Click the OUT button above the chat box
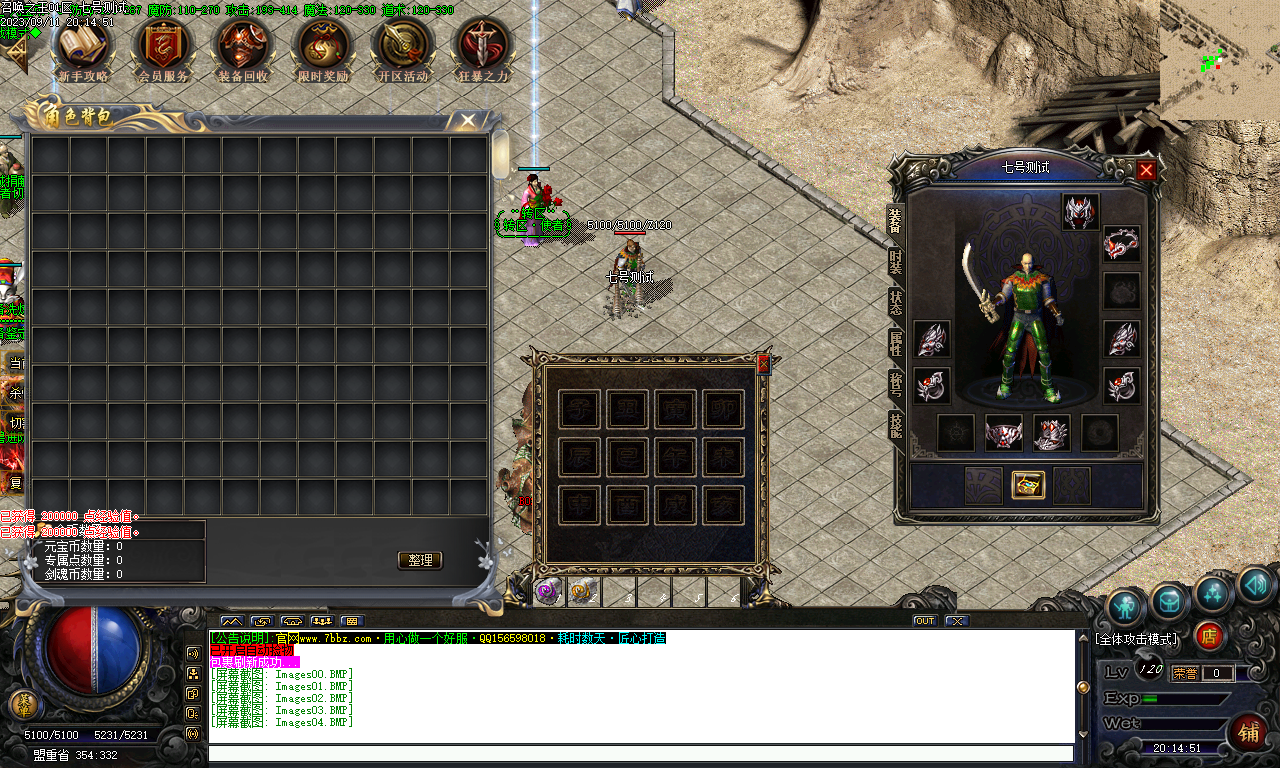The image size is (1280, 768). pos(923,620)
